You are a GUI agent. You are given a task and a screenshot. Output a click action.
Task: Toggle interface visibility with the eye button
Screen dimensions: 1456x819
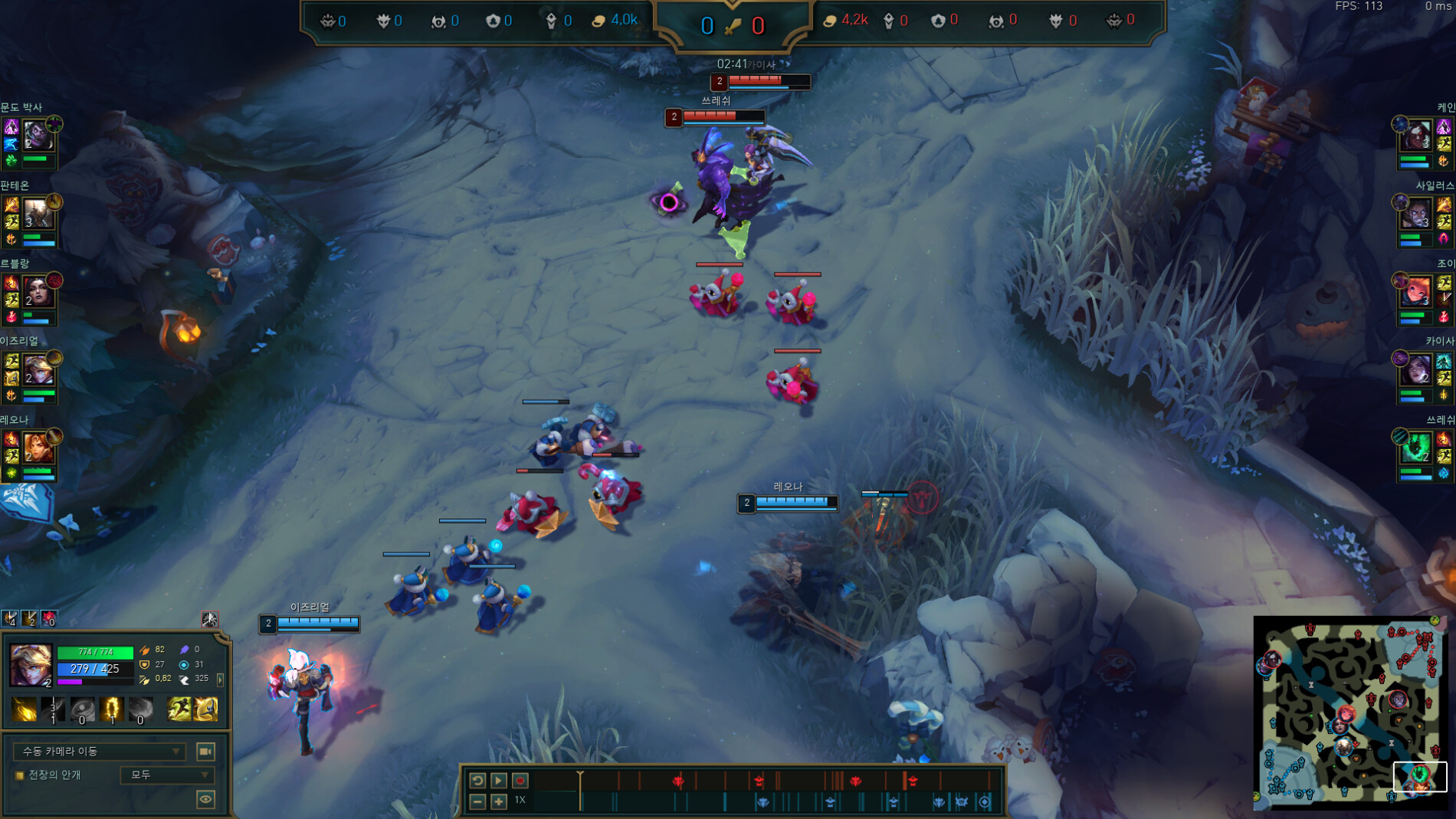click(x=205, y=799)
